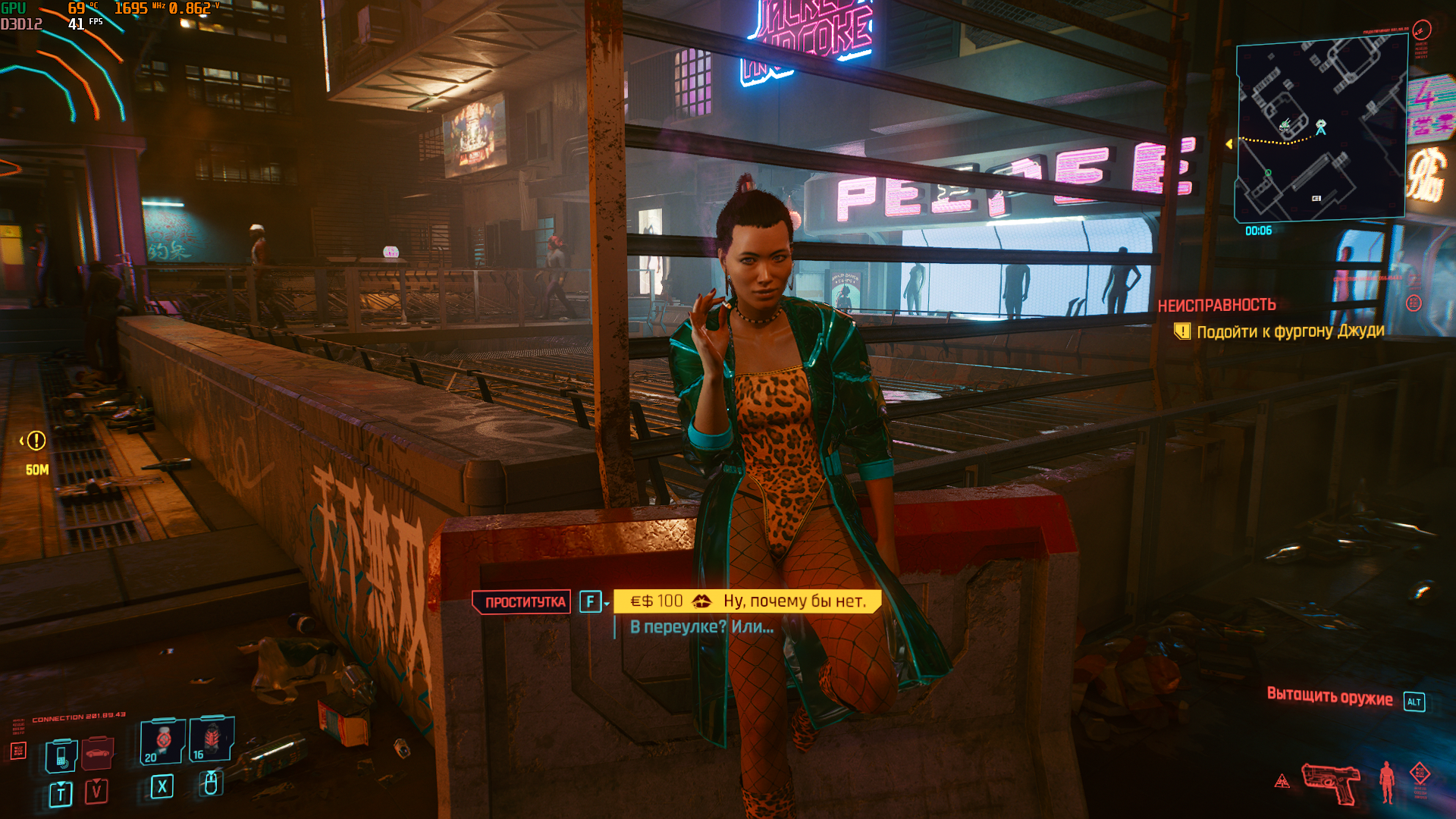Select the pistol weapon icon
Image resolution: width=1456 pixels, height=819 pixels.
[x=1330, y=781]
